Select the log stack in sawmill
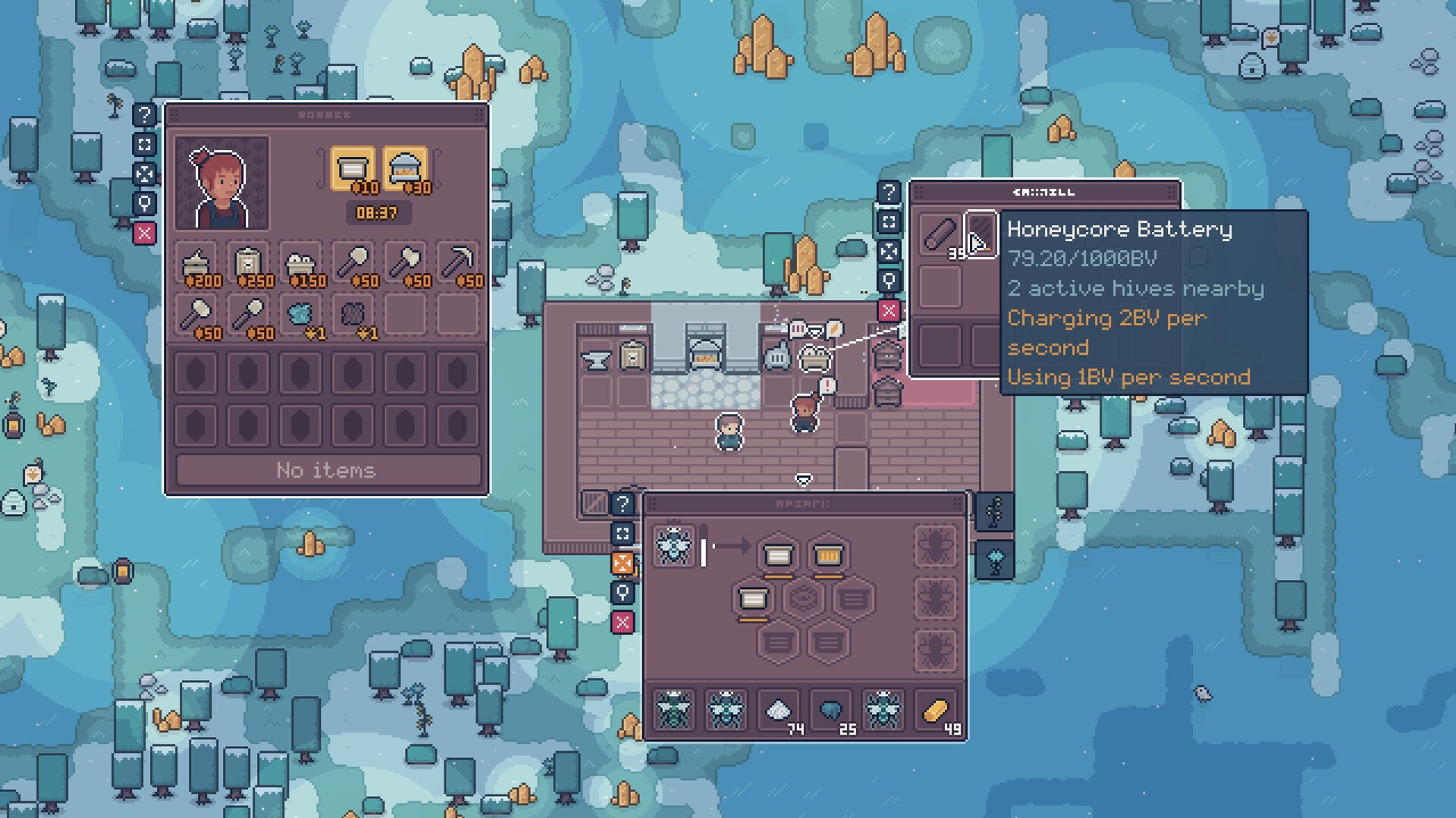The height and width of the screenshot is (818, 1456). pyautogui.click(x=940, y=233)
